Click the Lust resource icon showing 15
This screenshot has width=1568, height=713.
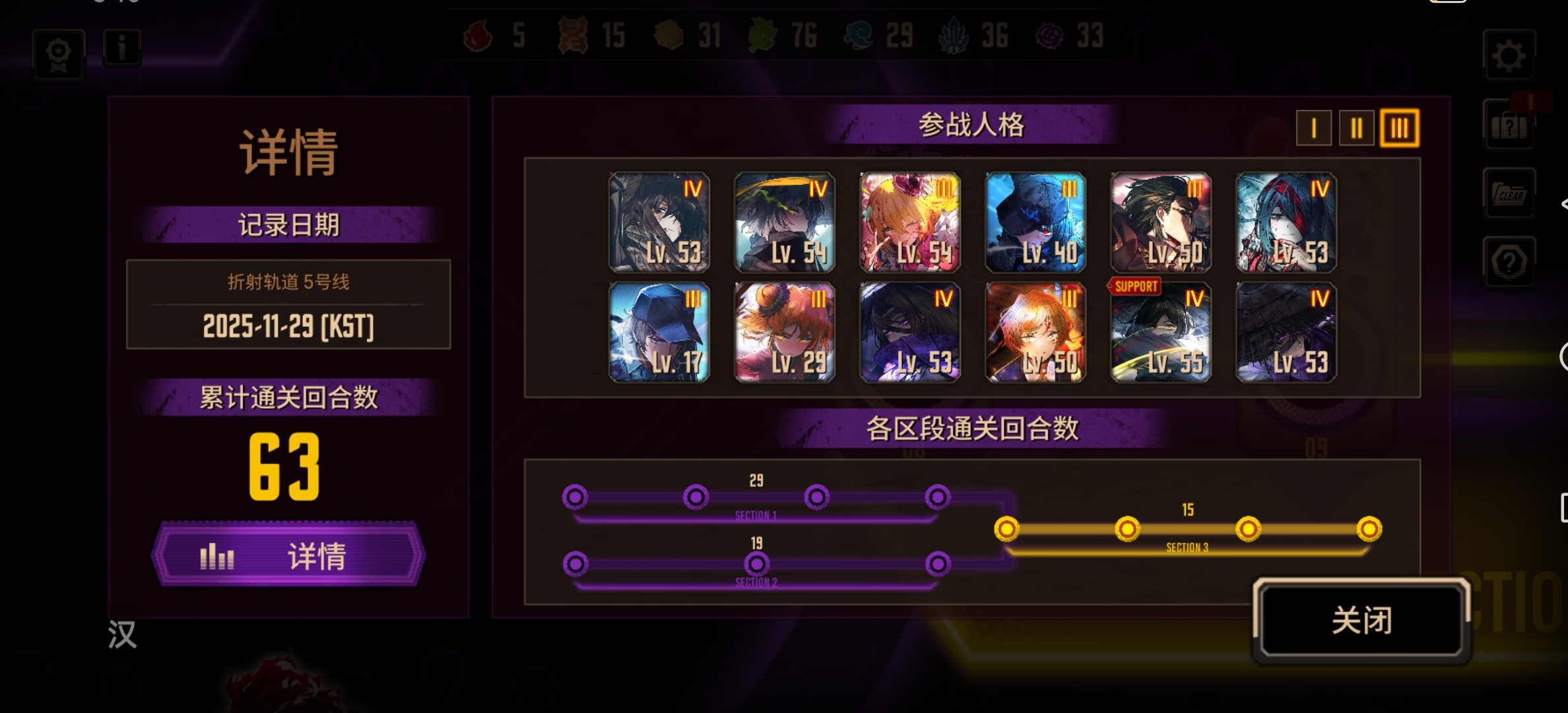coord(573,36)
